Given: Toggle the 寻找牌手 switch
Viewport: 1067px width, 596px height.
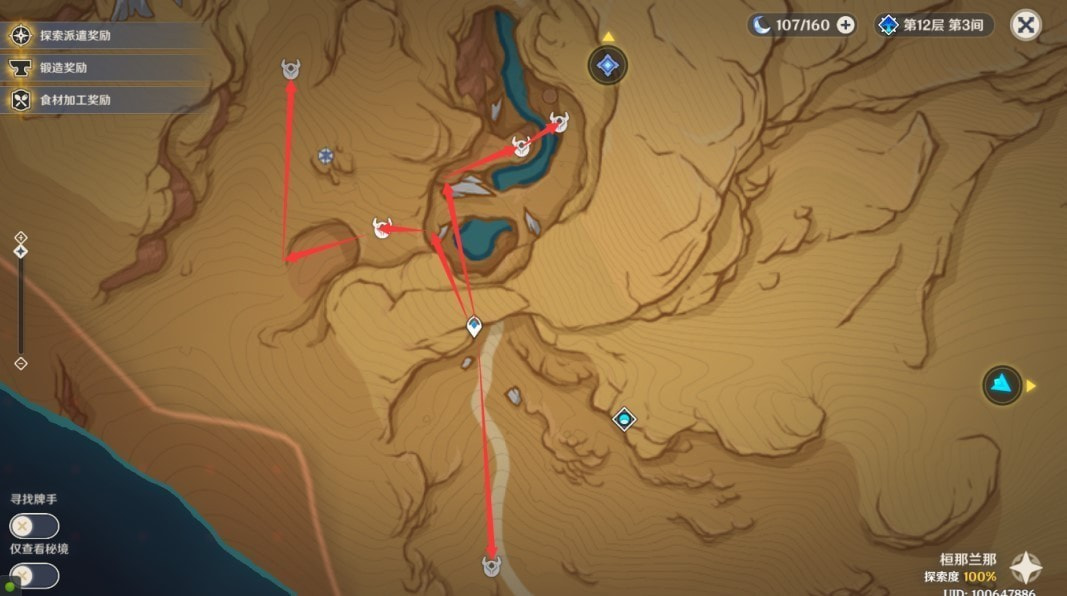Looking at the screenshot, I should tap(34, 526).
